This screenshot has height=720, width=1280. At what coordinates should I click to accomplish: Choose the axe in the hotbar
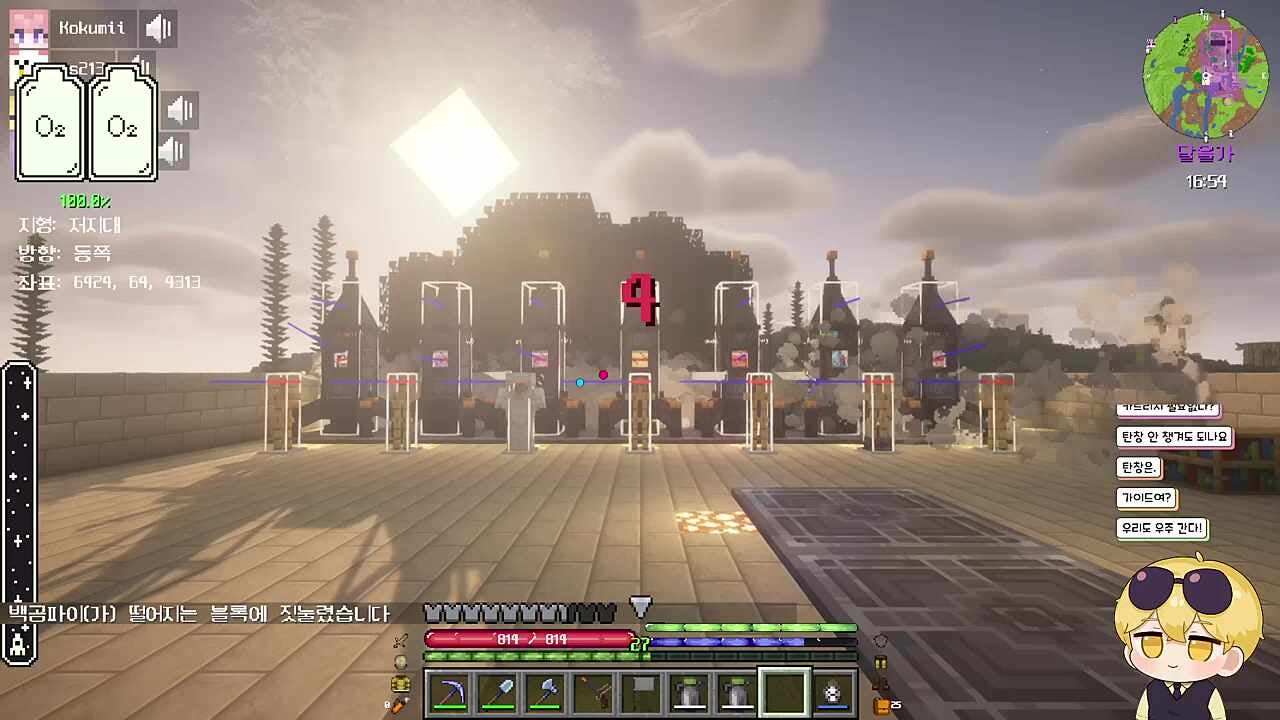click(544, 693)
